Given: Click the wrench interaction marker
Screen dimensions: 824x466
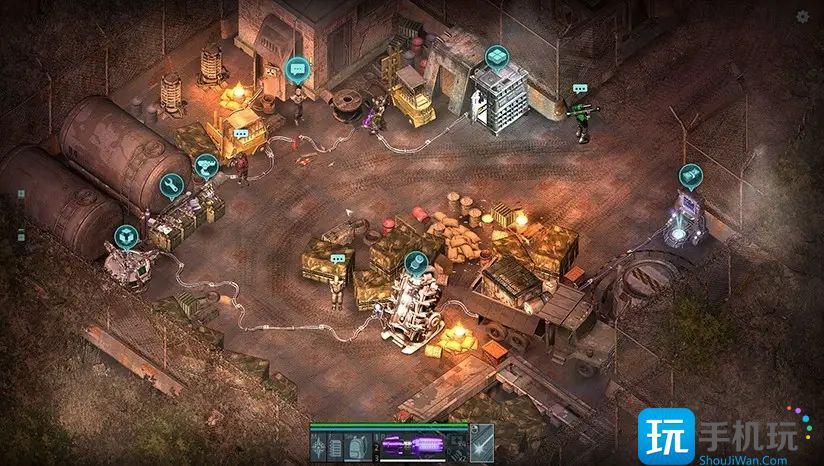Looking at the screenshot, I should click(x=171, y=184).
